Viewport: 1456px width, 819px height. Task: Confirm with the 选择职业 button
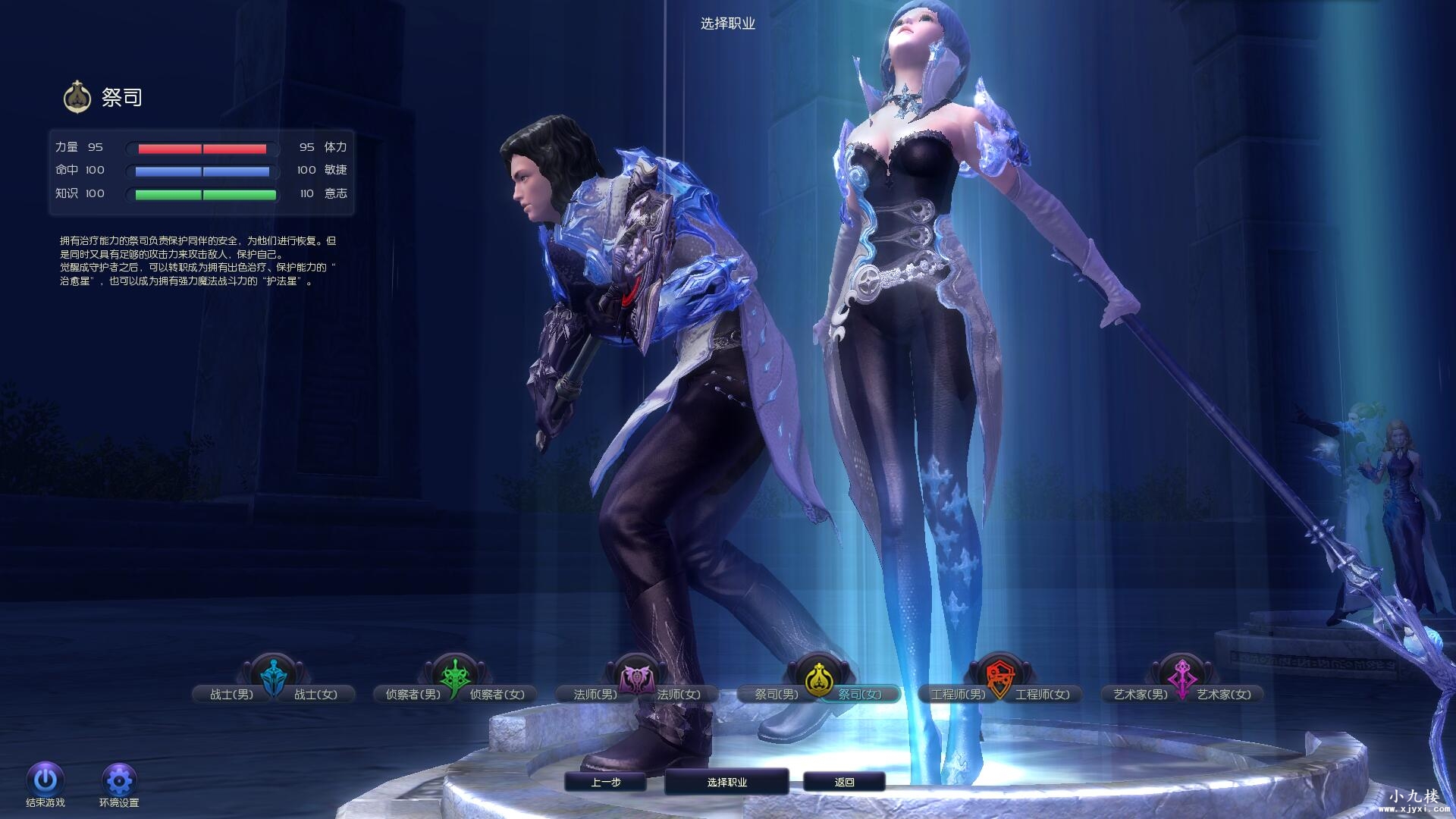(726, 782)
